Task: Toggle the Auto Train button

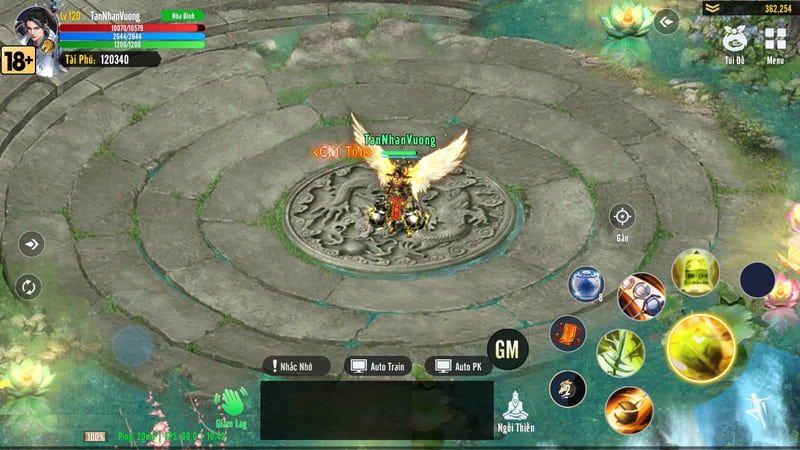Action: tap(377, 366)
